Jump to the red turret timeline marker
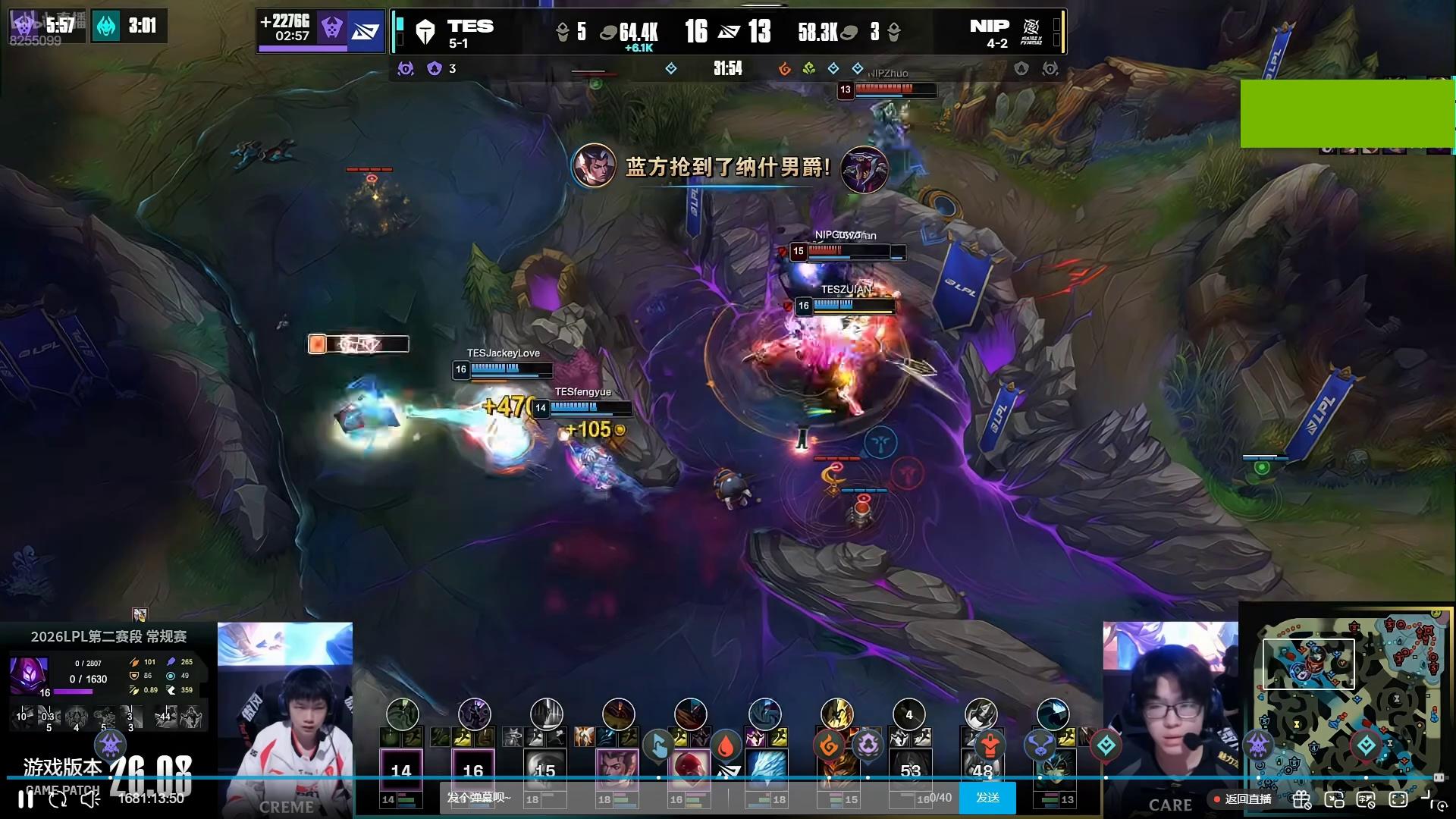1456x819 pixels. point(989,746)
